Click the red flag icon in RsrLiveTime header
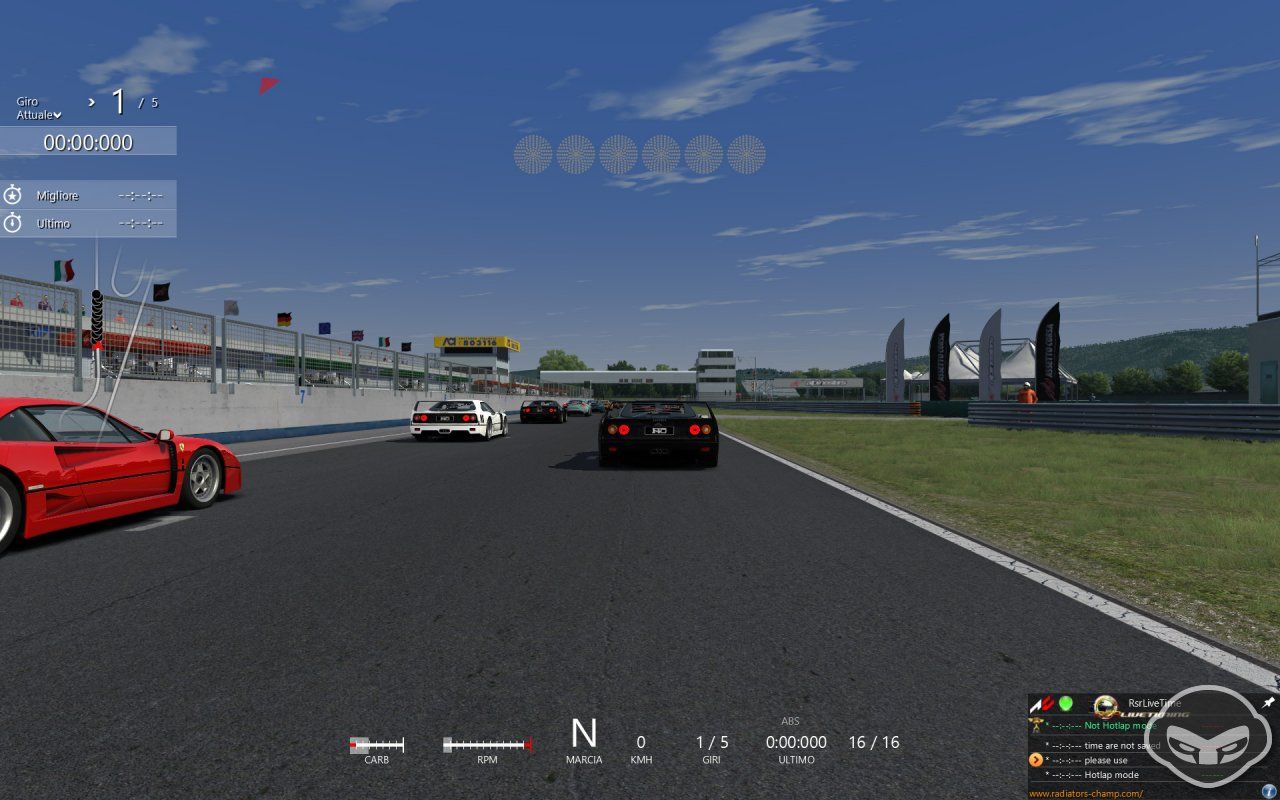 pyautogui.click(x=1046, y=702)
